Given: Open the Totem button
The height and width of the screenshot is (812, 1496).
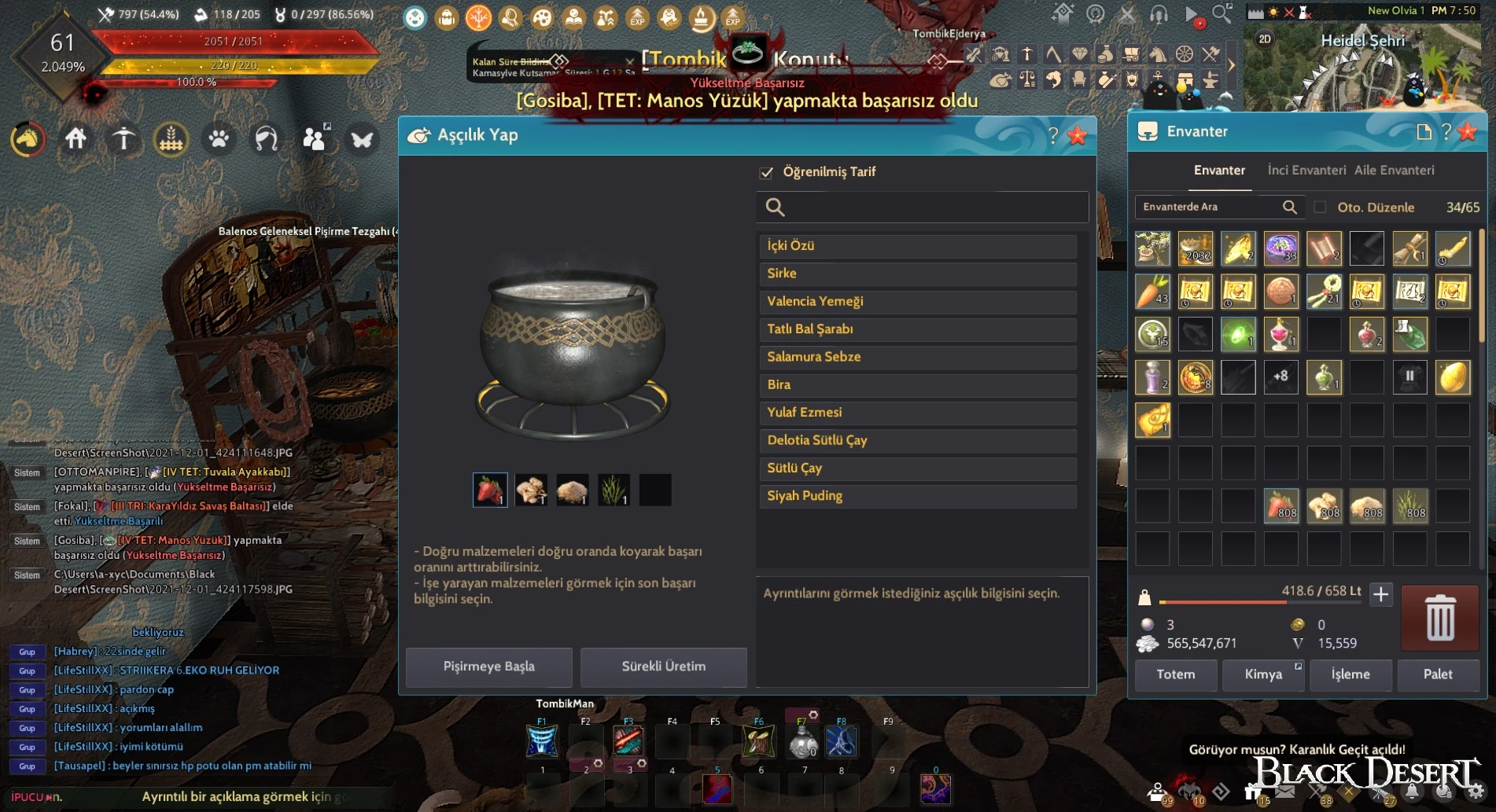Looking at the screenshot, I should [x=1175, y=674].
